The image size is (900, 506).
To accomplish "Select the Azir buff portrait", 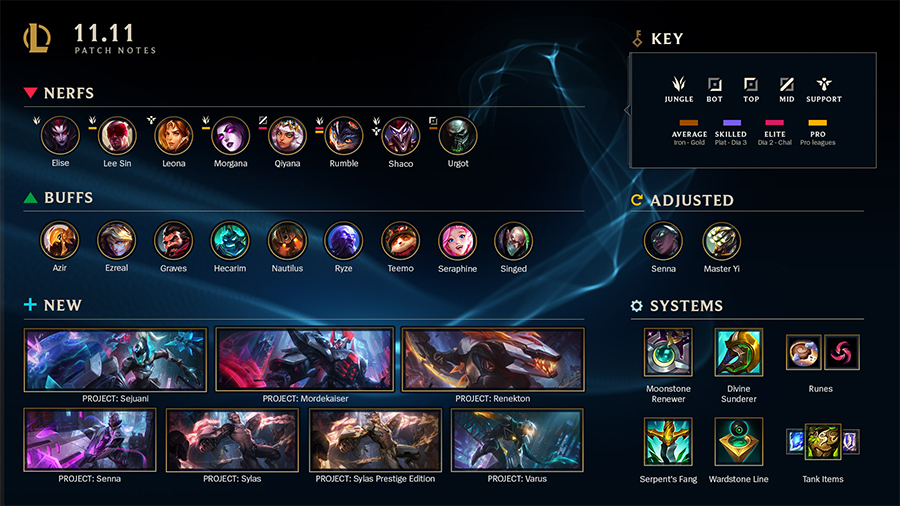I will 60,241.
